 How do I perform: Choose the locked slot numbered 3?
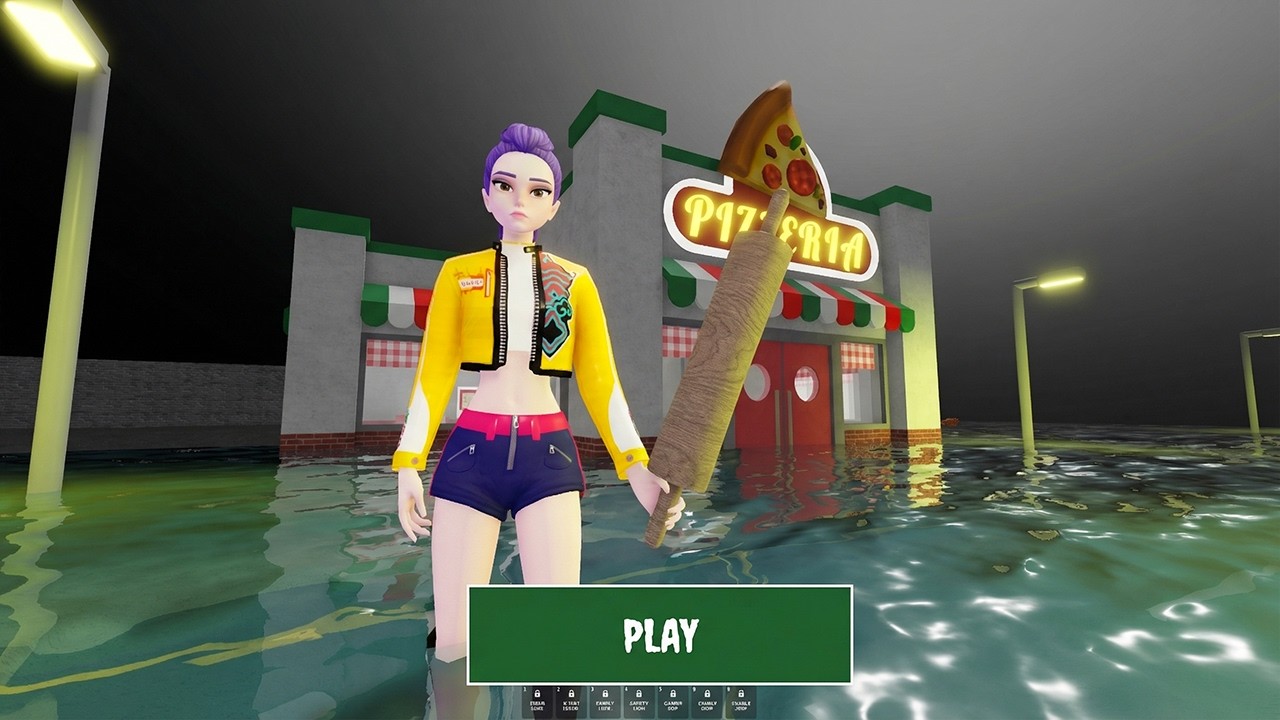605,701
